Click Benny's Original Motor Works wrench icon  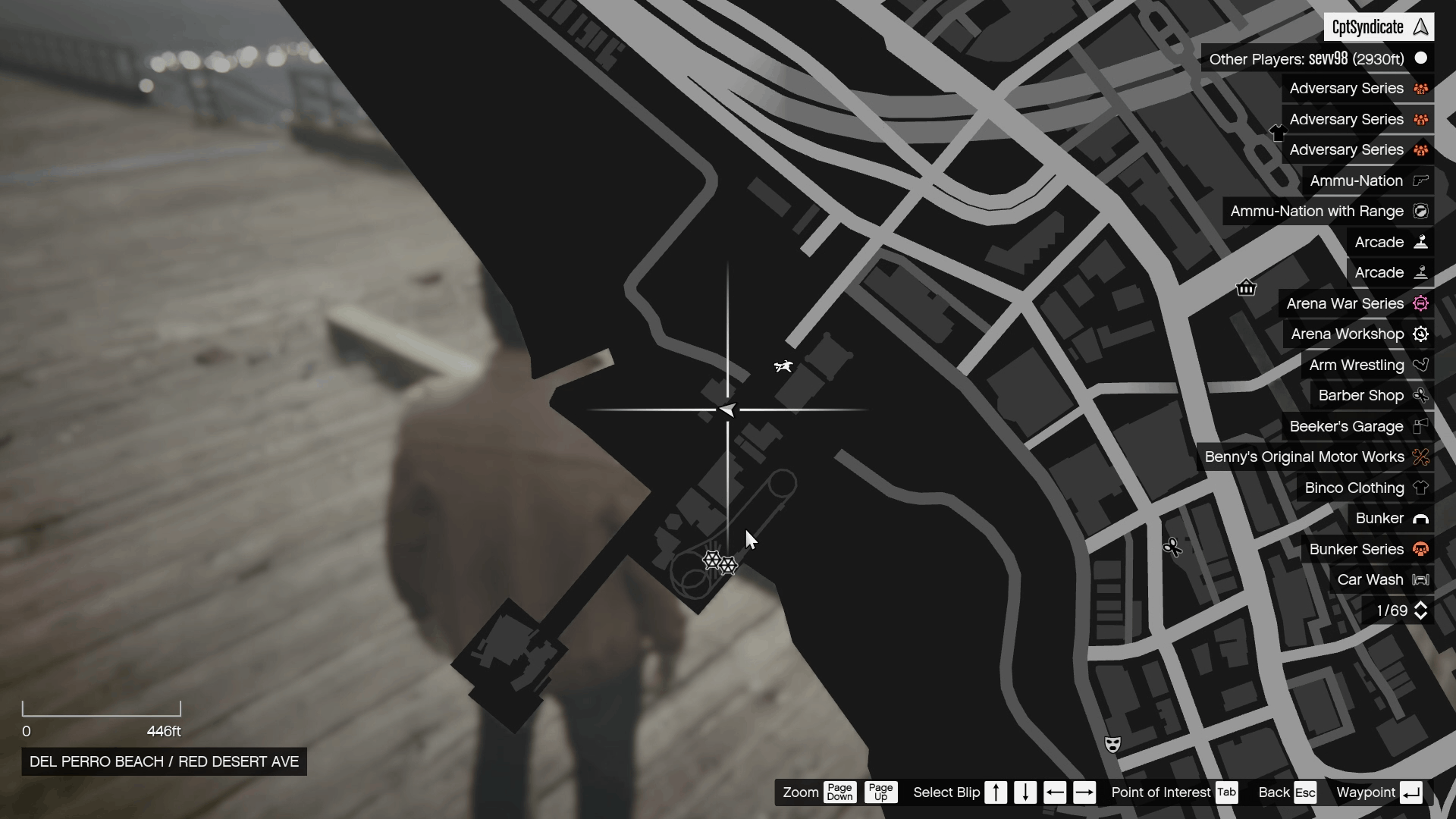pyautogui.click(x=1423, y=457)
